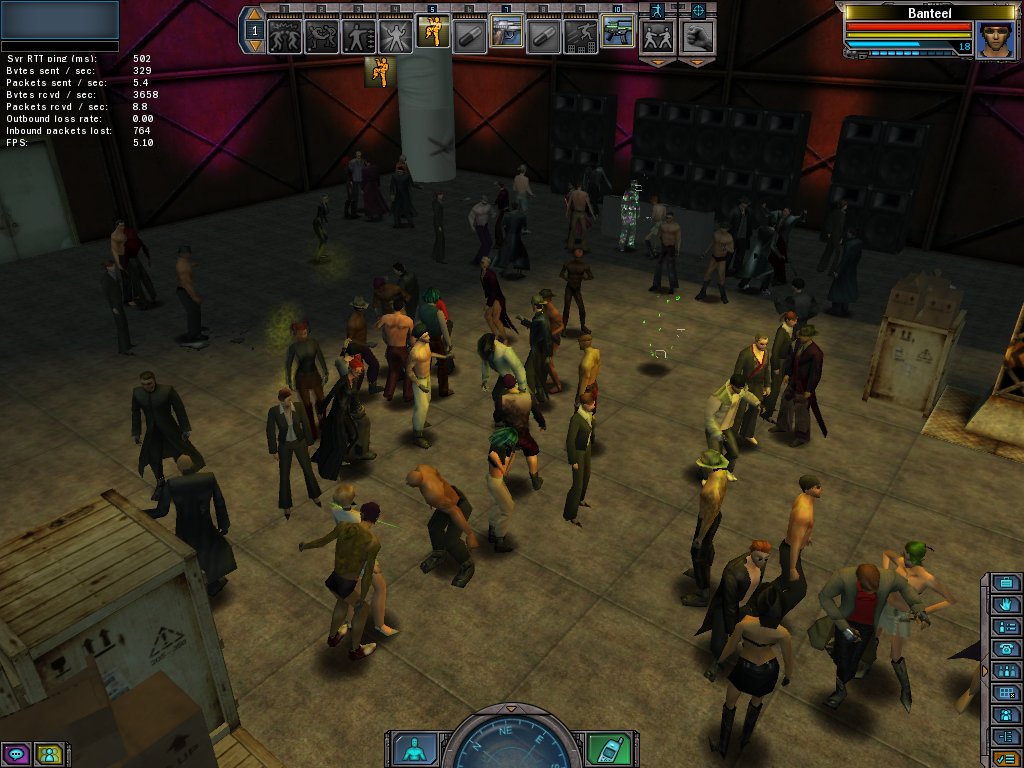
Task: Activate the orange kick ability in slot 5
Action: click(x=432, y=32)
